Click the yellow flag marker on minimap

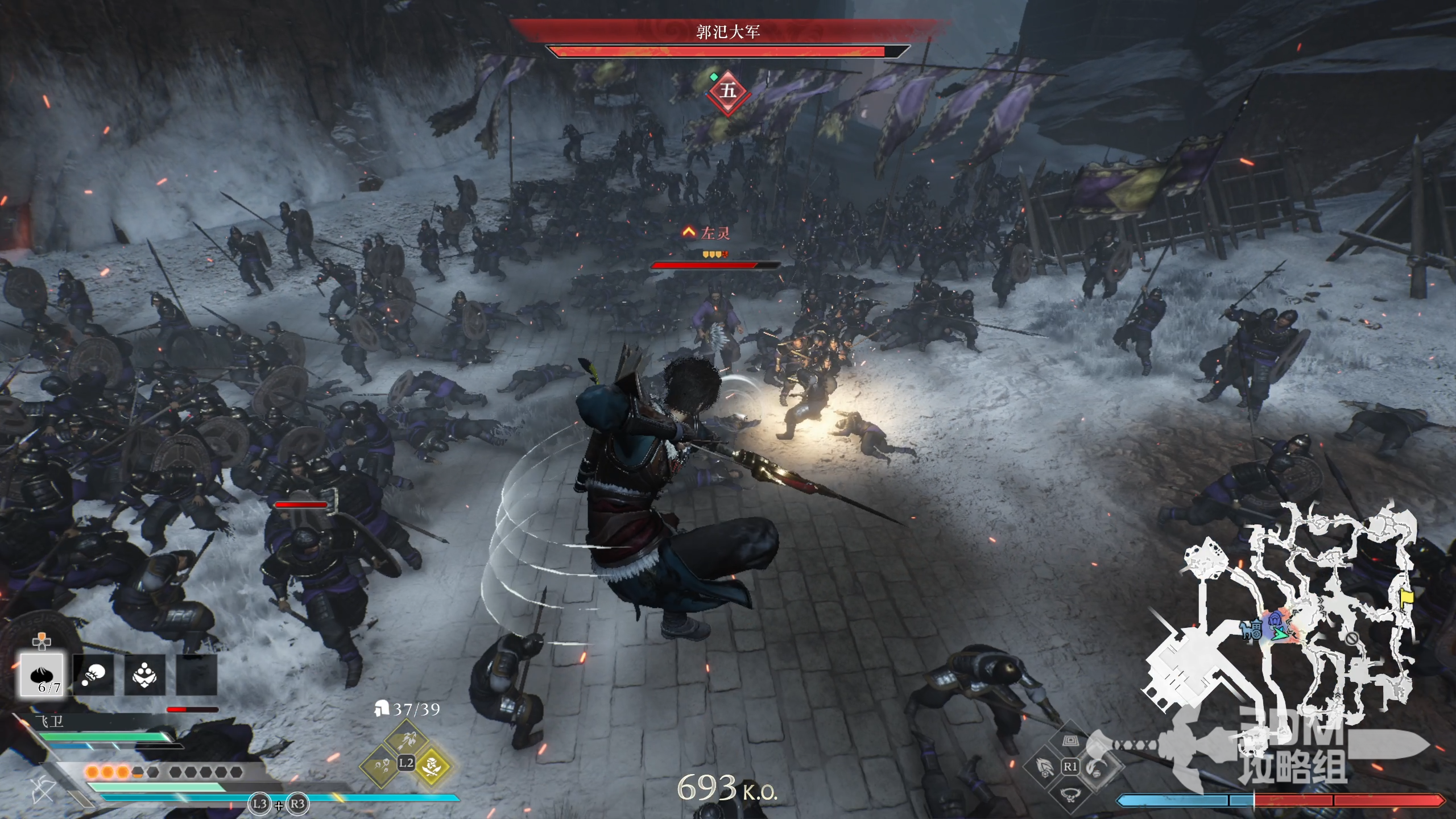[1407, 597]
